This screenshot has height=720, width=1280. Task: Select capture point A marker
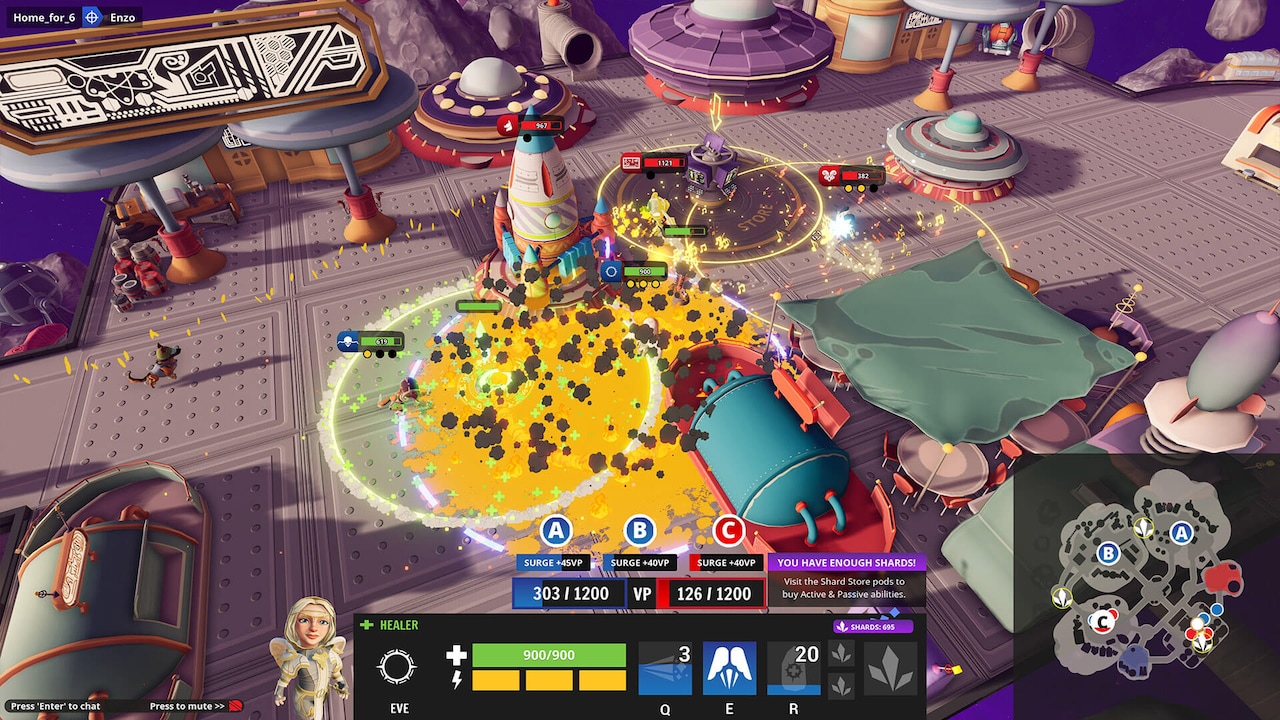(x=556, y=531)
